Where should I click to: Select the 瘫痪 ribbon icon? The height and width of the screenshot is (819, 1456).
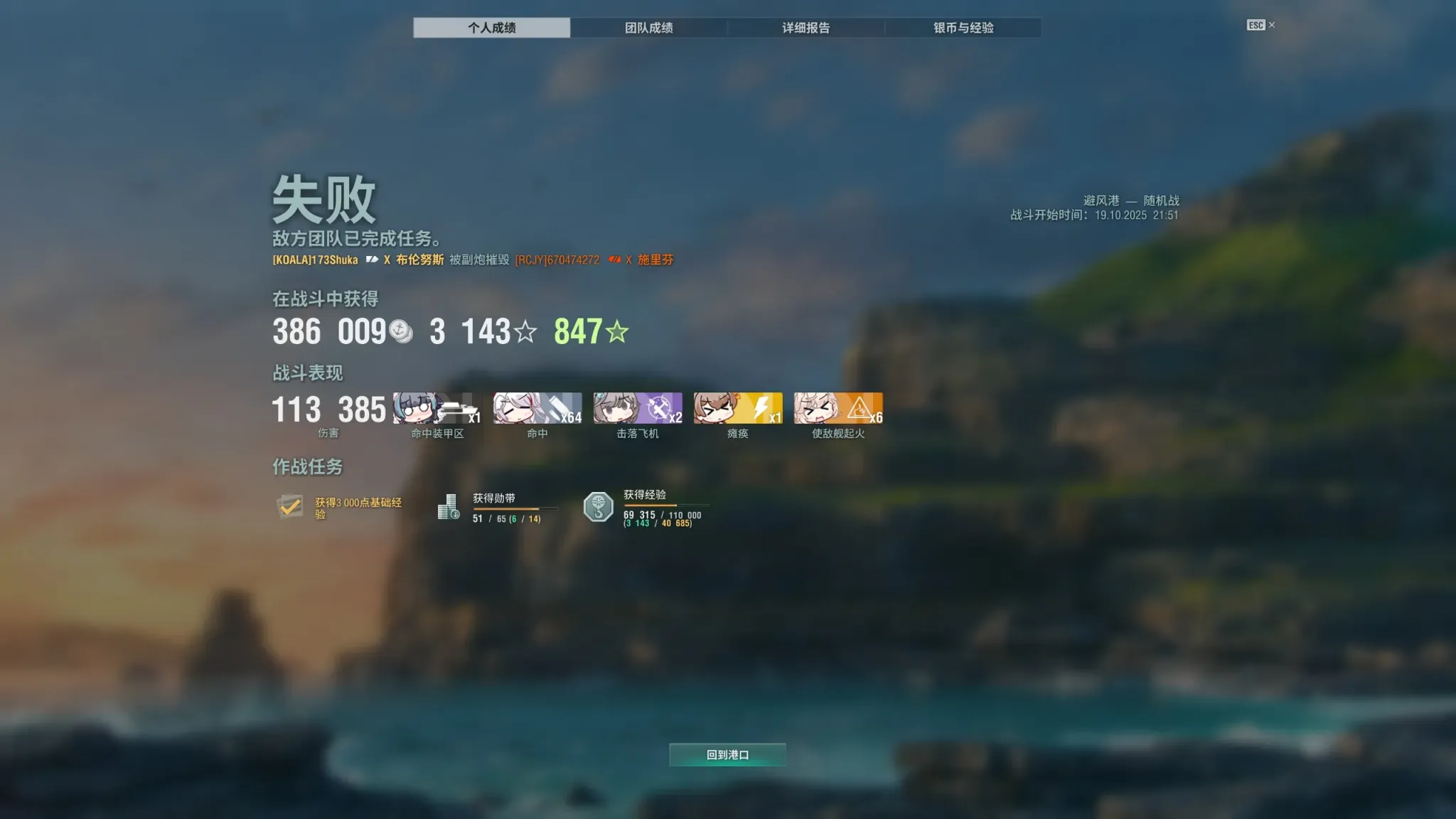738,408
